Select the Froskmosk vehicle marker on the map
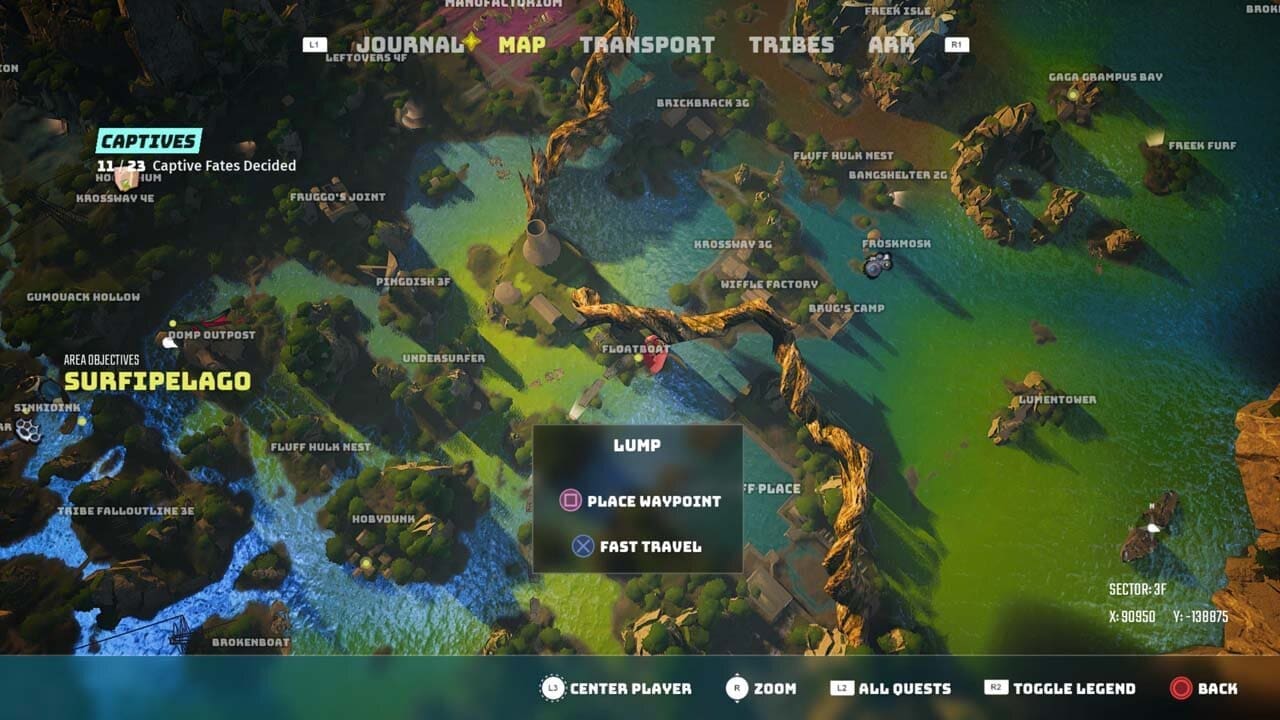This screenshot has height=720, width=1280. [x=875, y=263]
